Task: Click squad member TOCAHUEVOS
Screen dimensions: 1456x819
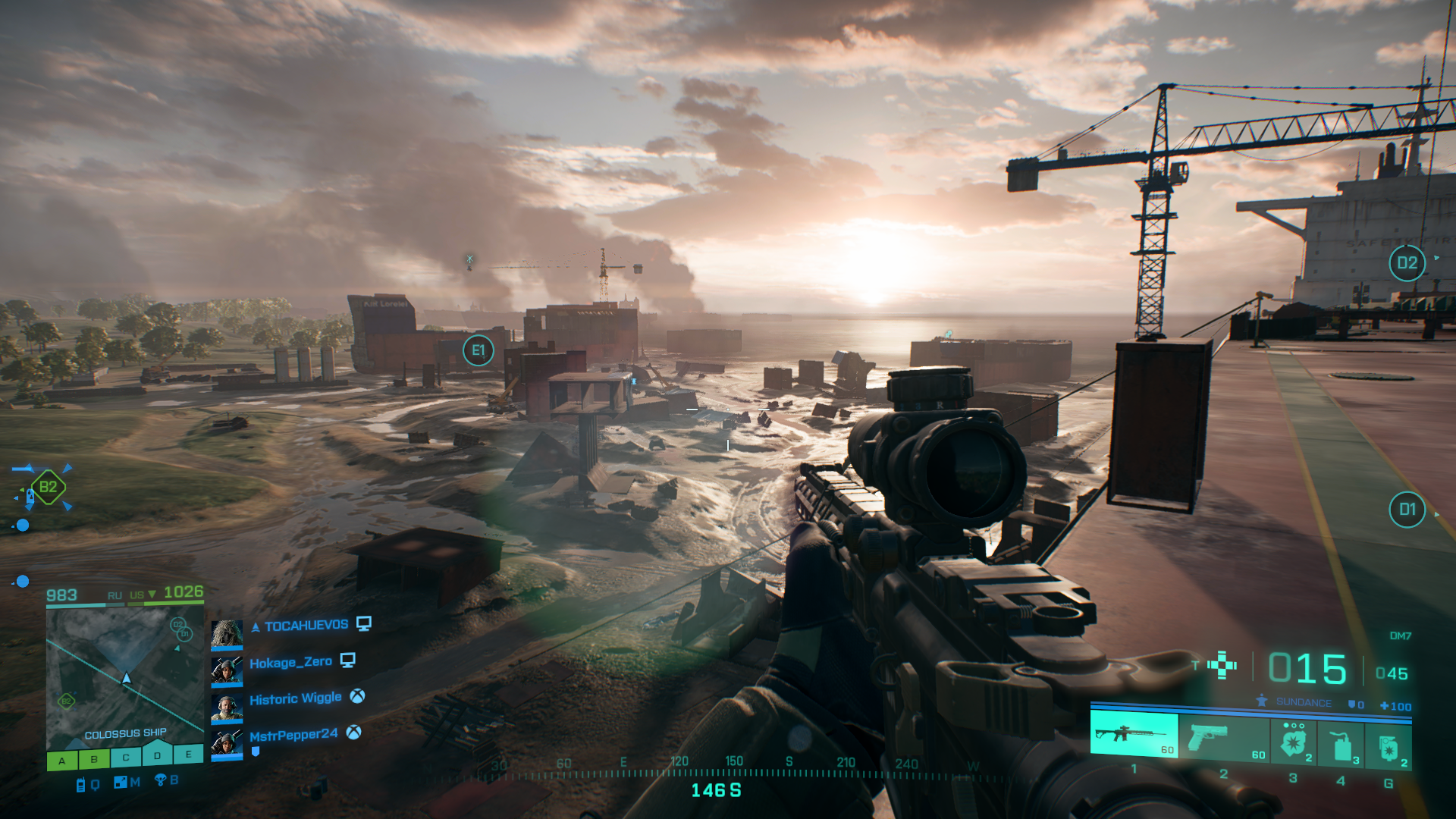Action: coord(306,626)
